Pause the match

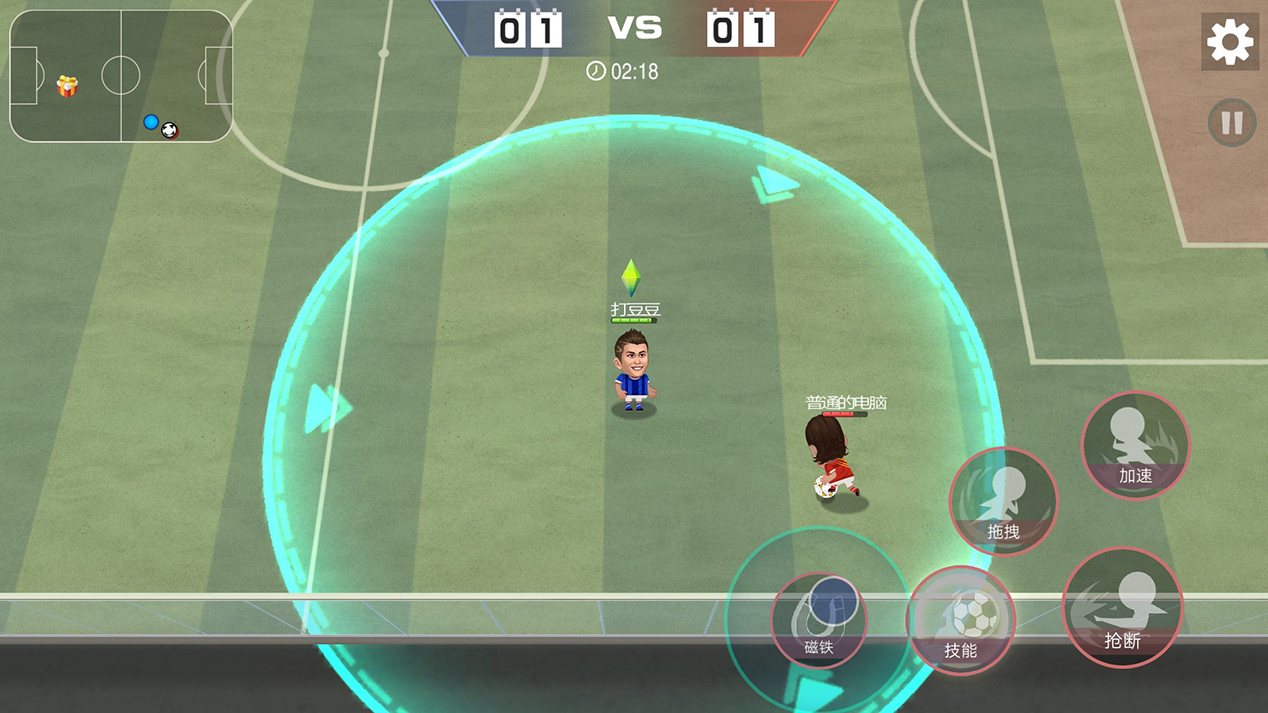1231,123
